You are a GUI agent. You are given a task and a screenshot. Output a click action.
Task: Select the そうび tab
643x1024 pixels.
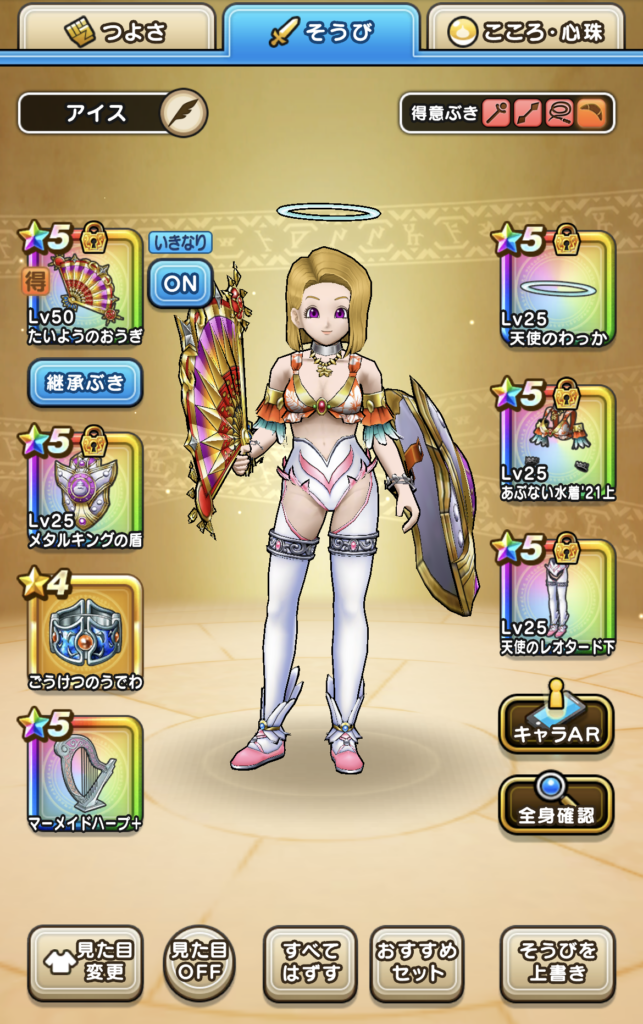[x=321, y=30]
